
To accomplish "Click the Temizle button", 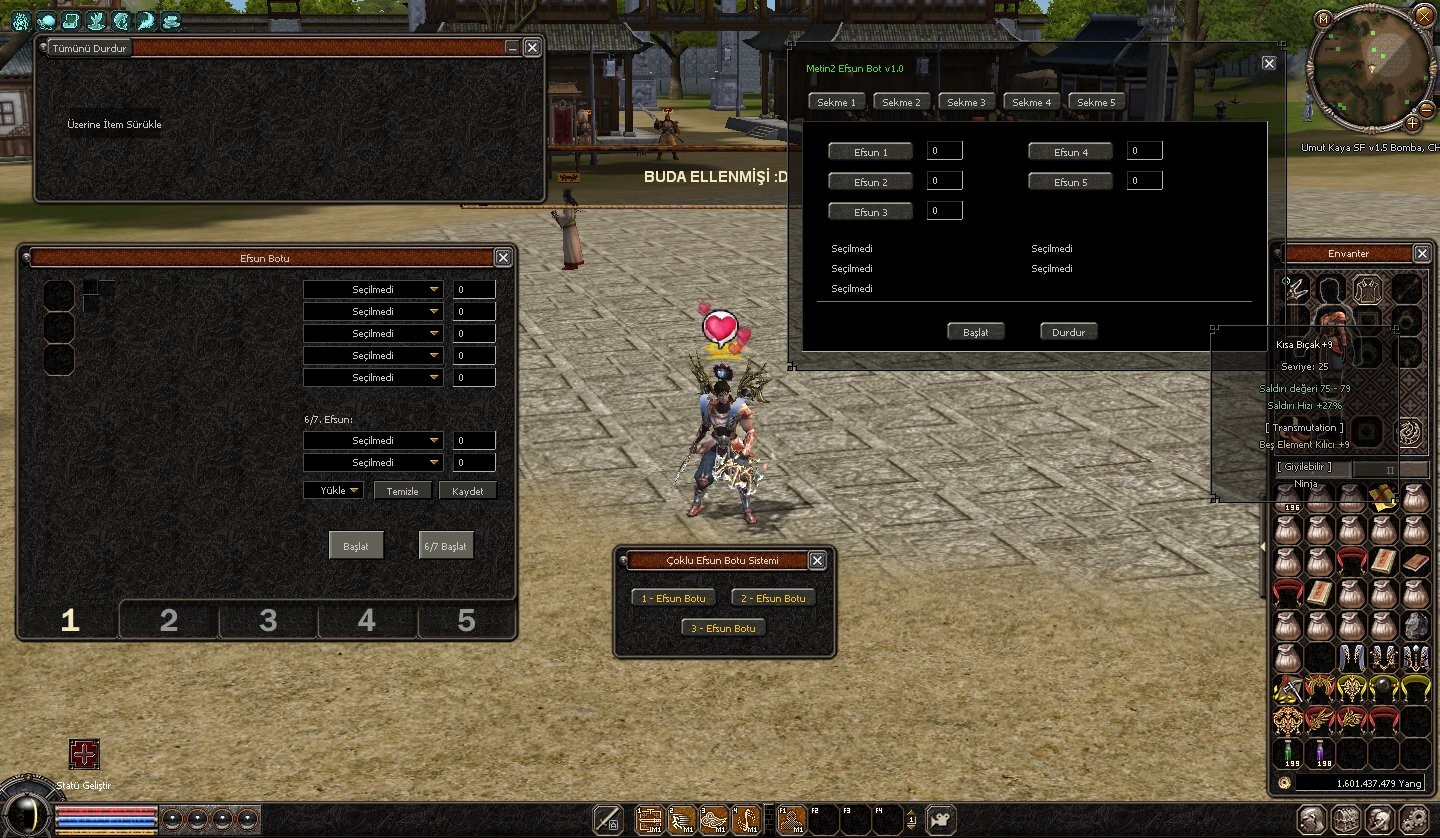I will point(403,491).
